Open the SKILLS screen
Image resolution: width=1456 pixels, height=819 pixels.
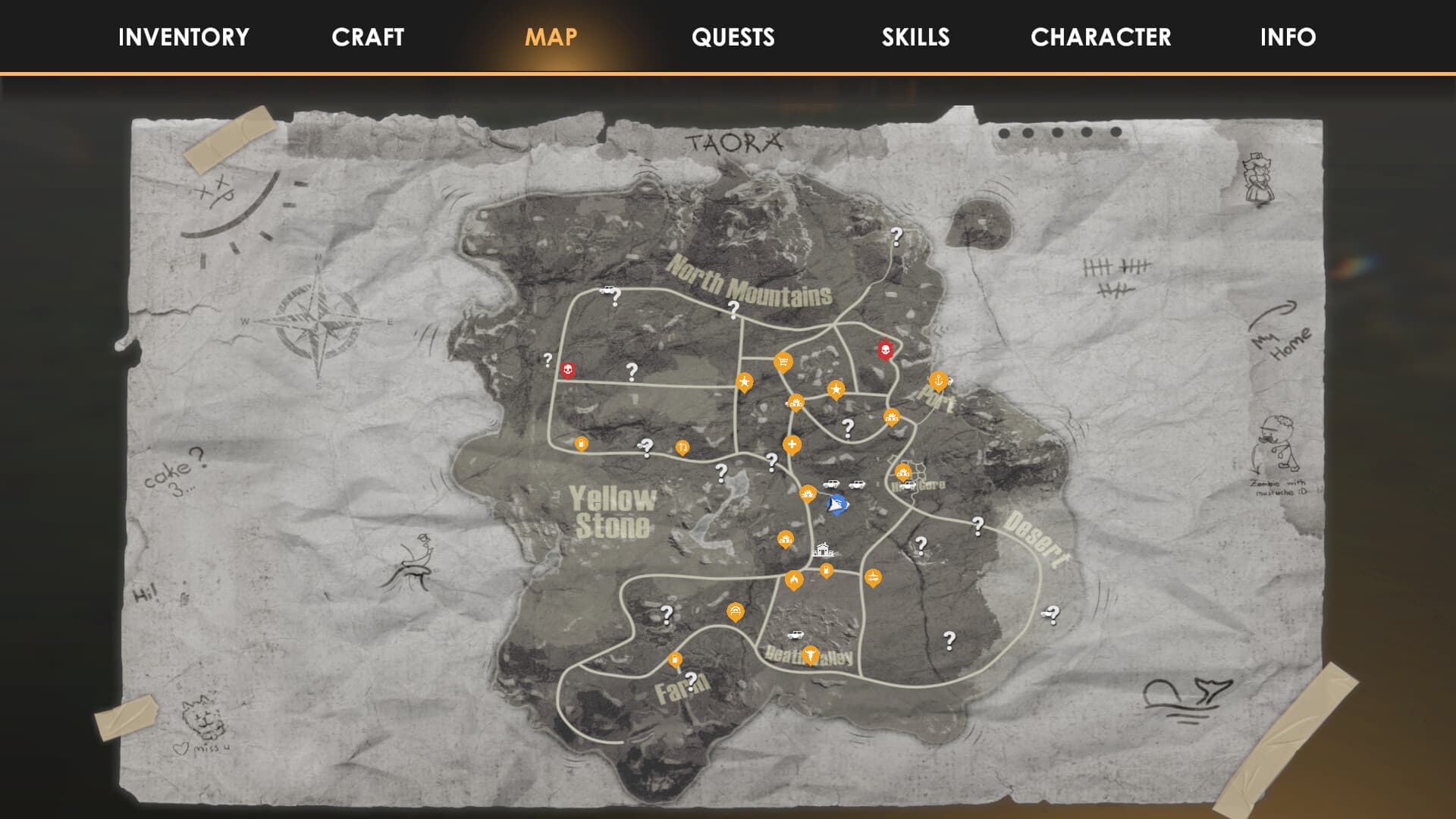pyautogui.click(x=915, y=37)
